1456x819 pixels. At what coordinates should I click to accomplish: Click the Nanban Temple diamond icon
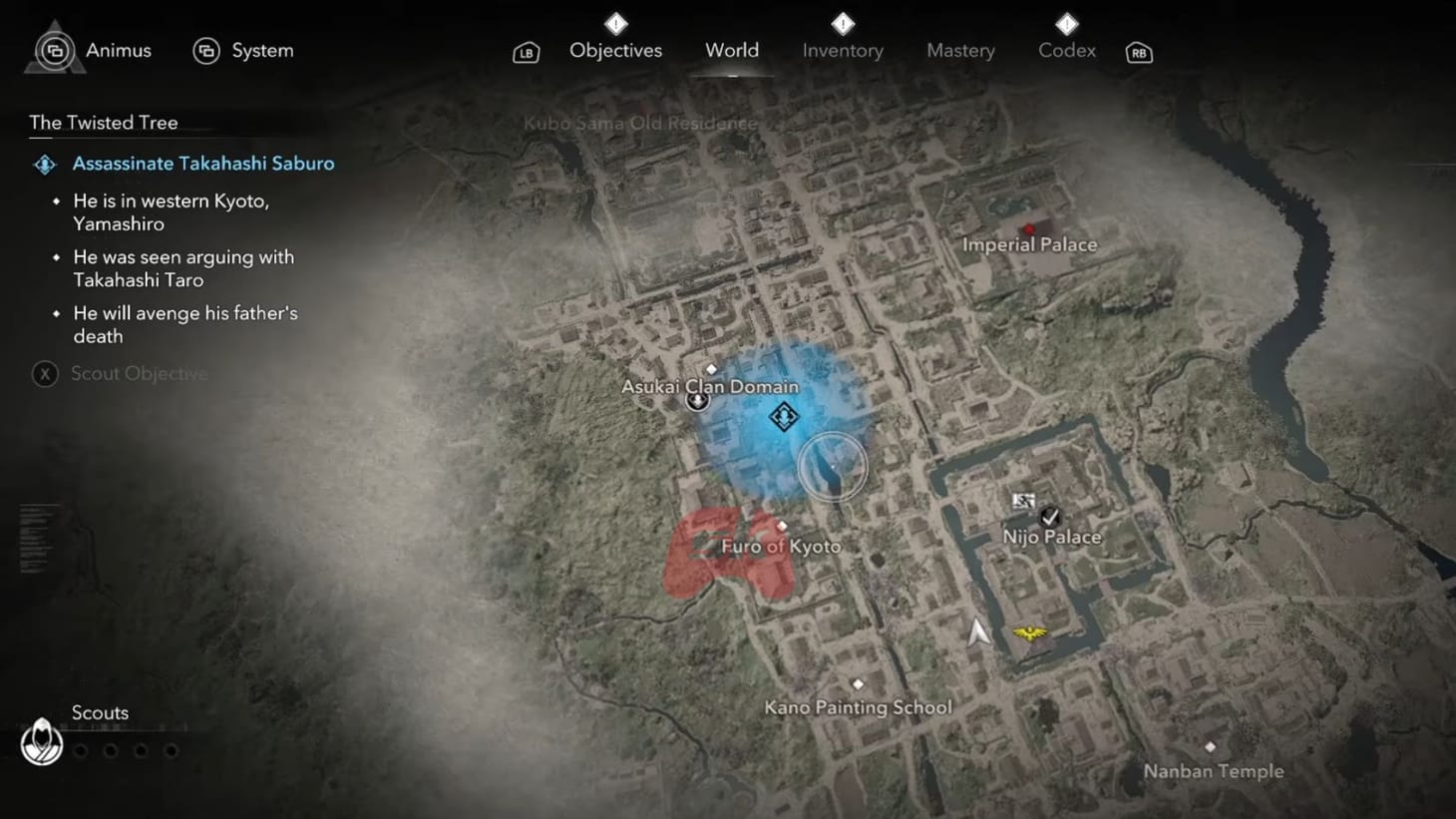tap(1212, 744)
